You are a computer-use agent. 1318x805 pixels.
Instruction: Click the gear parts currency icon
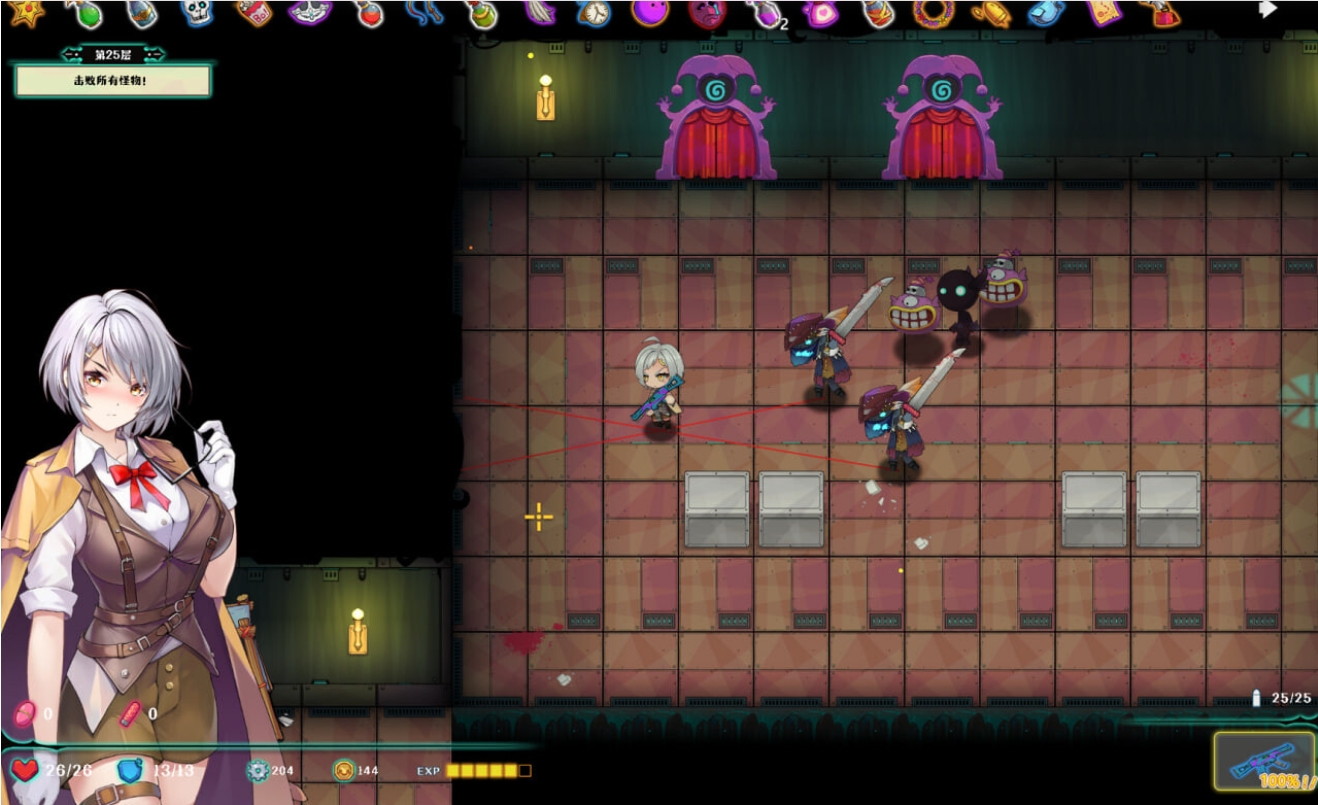(258, 770)
